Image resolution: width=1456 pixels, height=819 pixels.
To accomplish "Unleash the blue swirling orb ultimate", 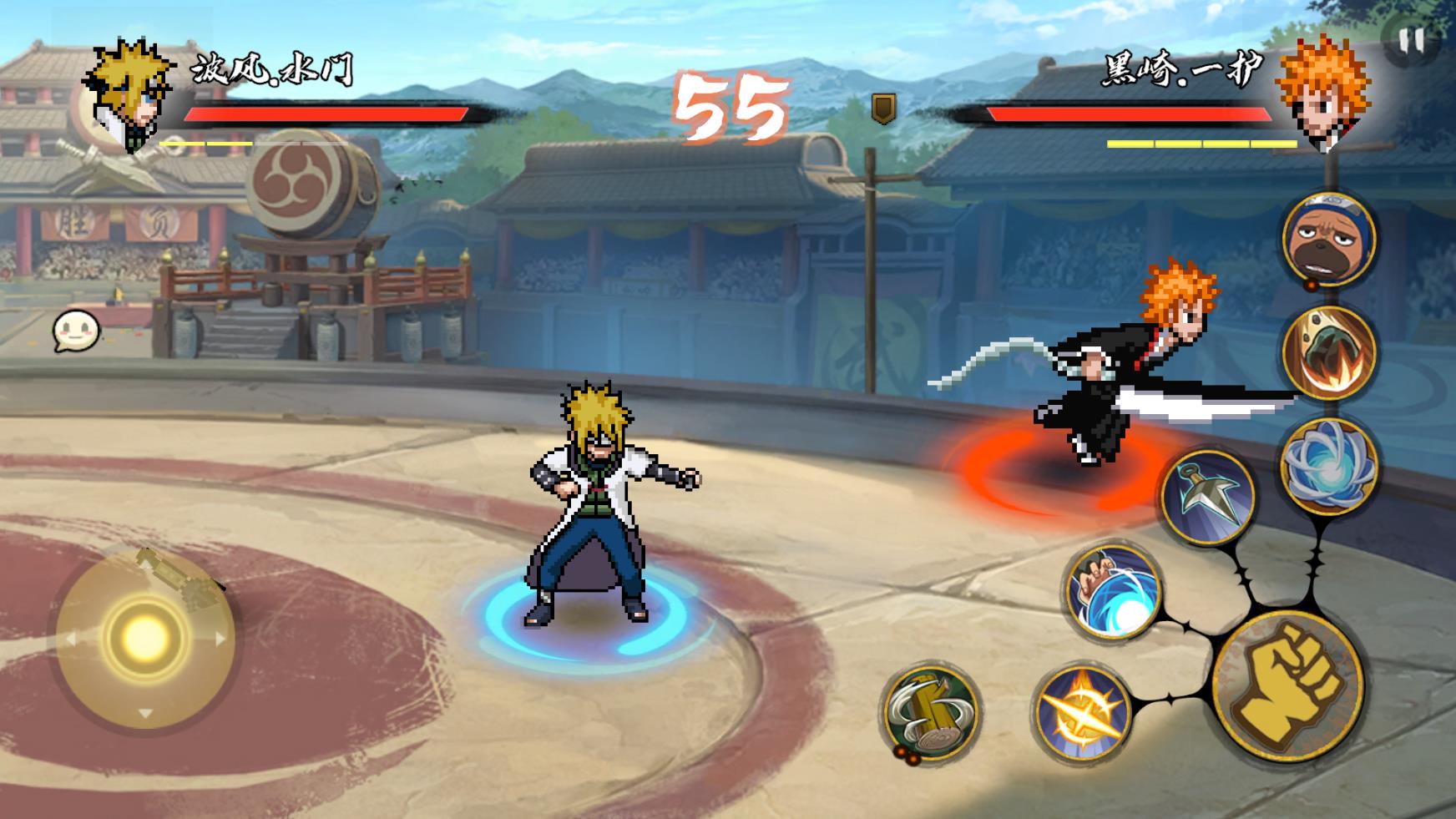I will [x=1329, y=466].
